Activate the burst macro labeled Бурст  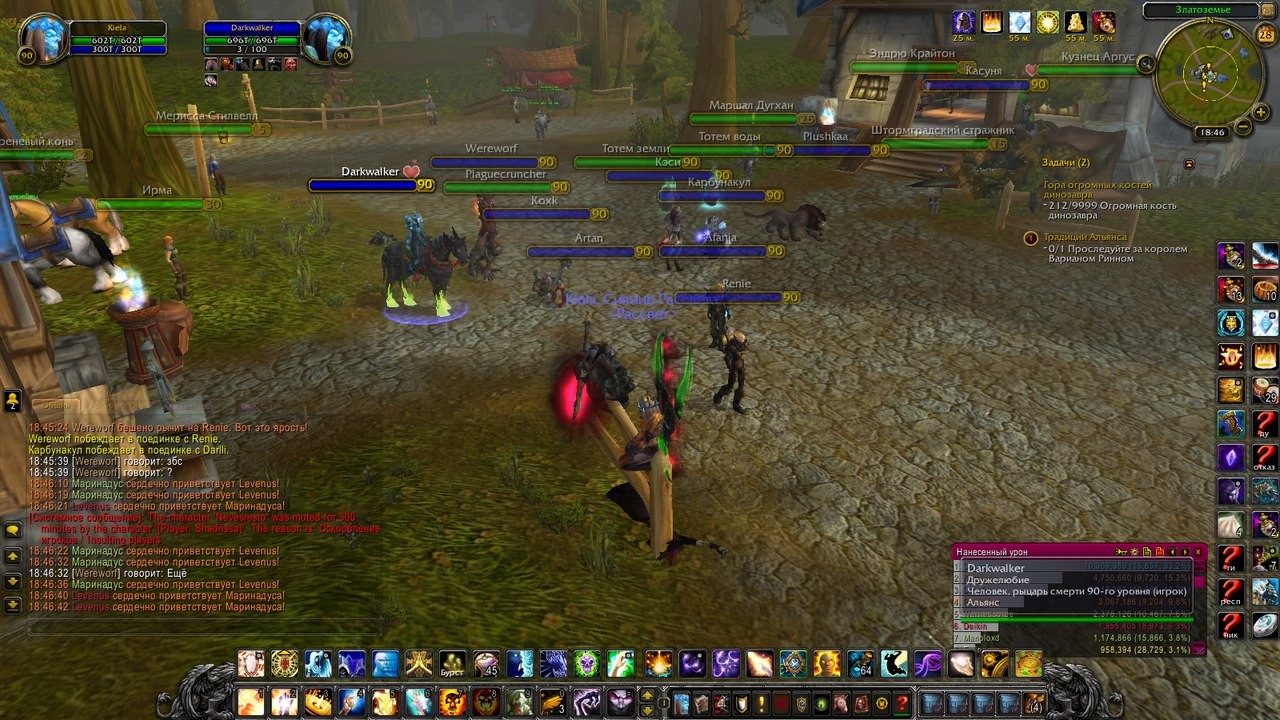[x=452, y=664]
